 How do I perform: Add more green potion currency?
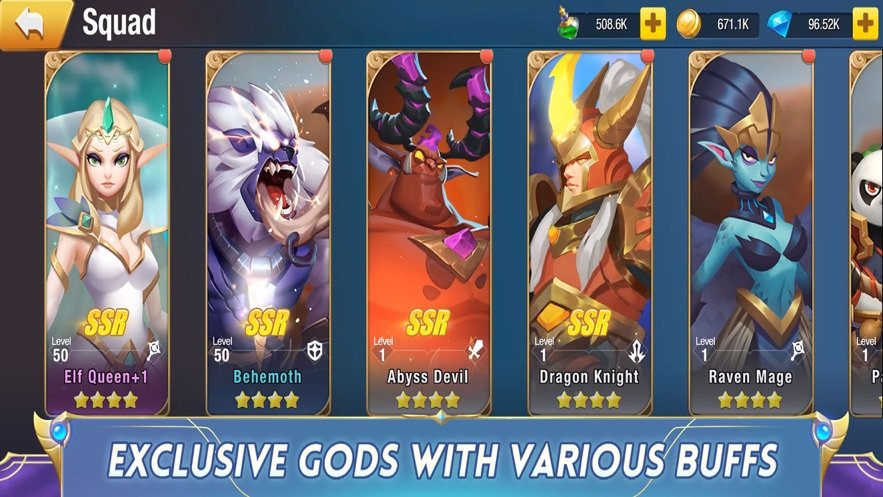pyautogui.click(x=653, y=24)
